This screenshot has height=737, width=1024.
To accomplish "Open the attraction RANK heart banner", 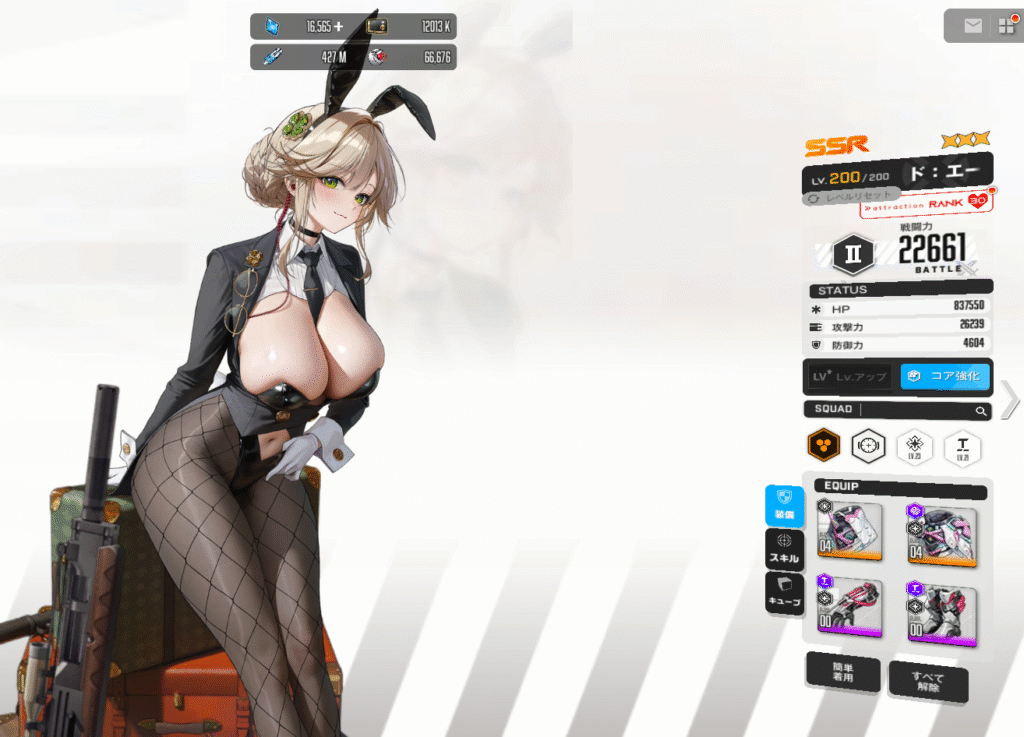I will pyautogui.click(x=927, y=204).
